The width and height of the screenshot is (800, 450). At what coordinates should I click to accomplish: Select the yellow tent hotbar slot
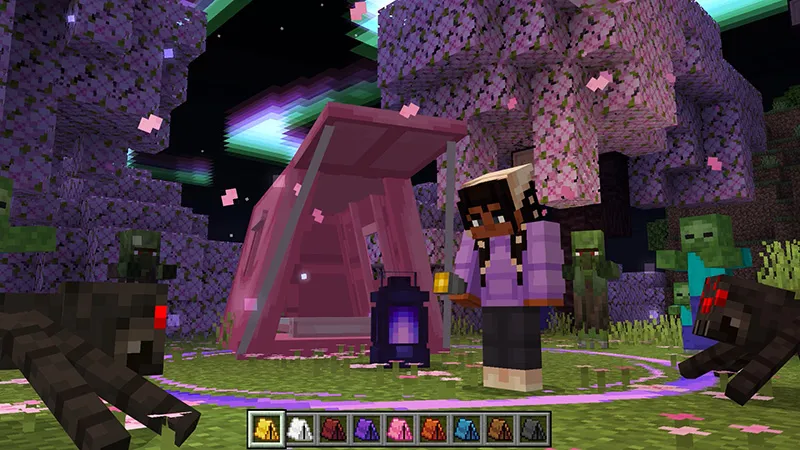[264, 430]
